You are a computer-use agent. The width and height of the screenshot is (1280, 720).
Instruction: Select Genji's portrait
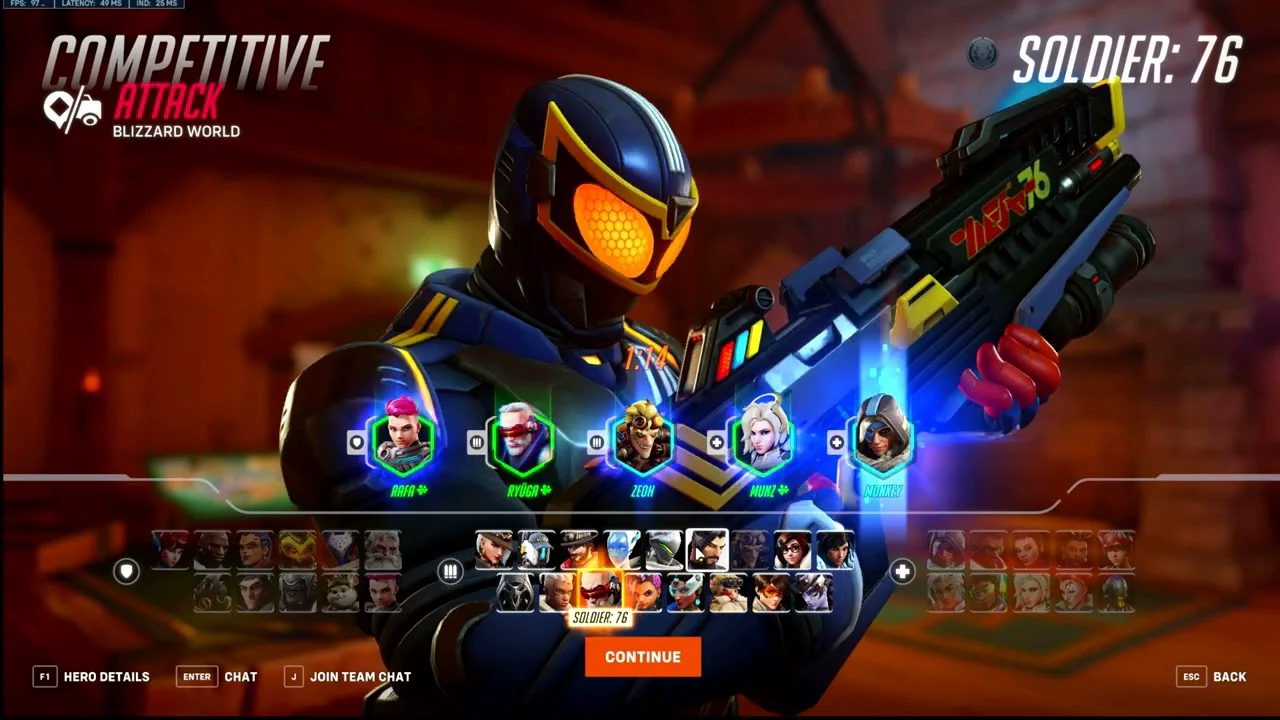pyautogui.click(x=664, y=550)
